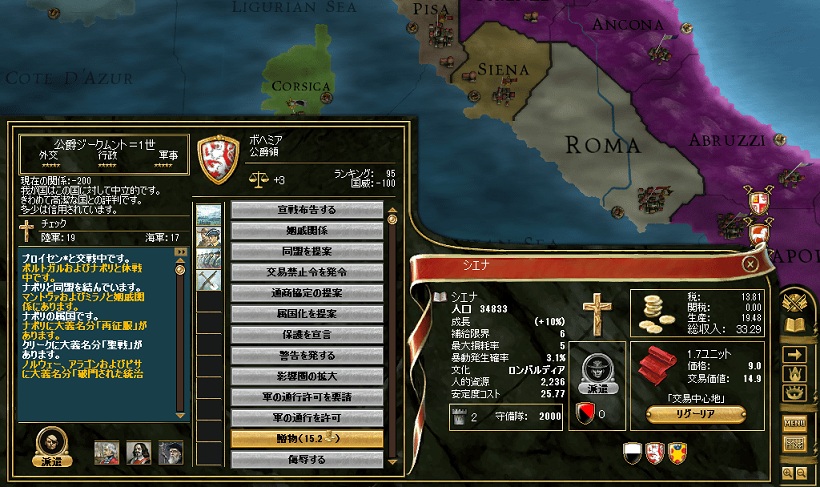Open the MENU button on the sidebar
The image size is (820, 487).
click(x=795, y=423)
